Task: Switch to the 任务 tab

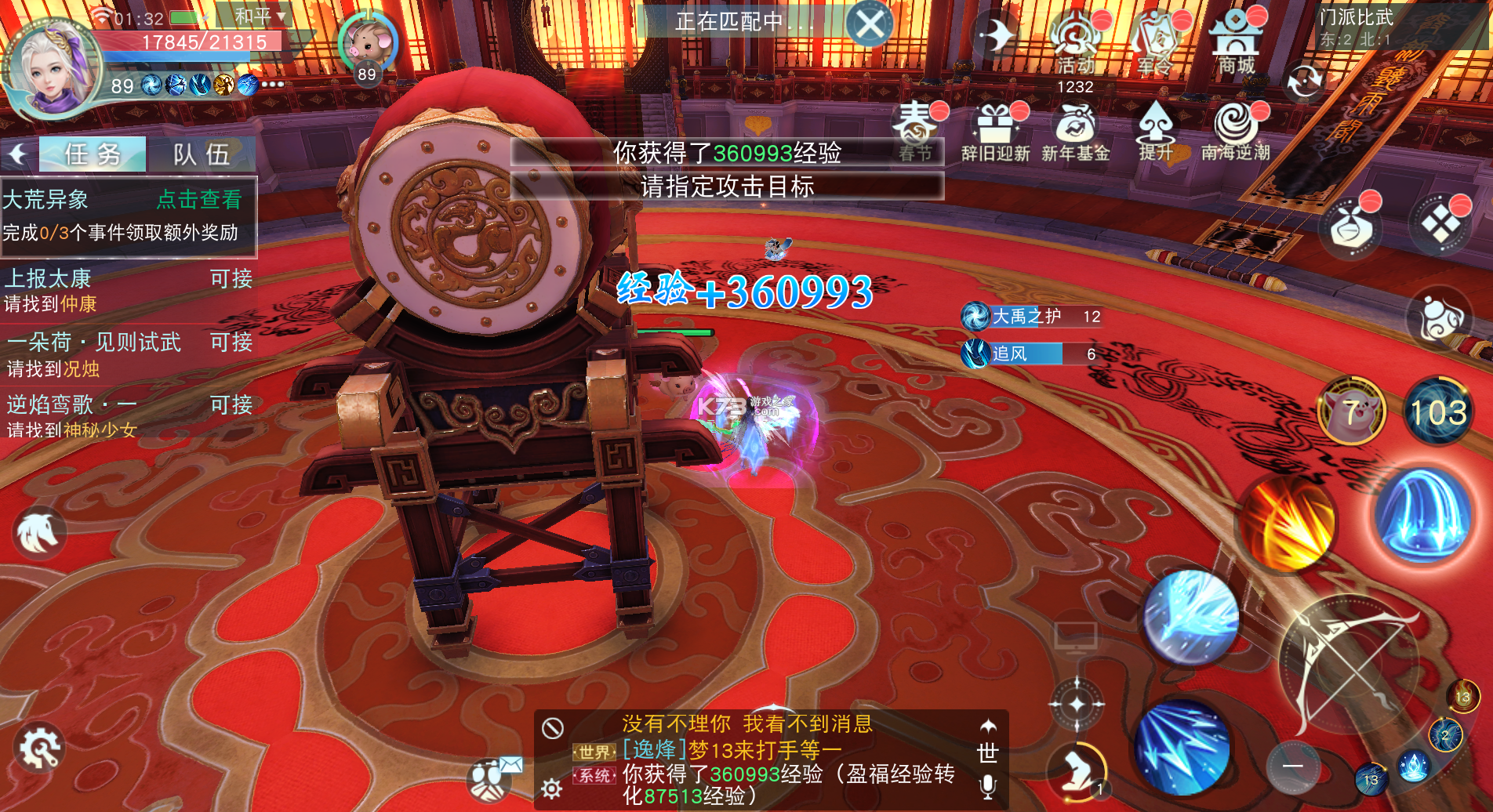Action: (92, 154)
